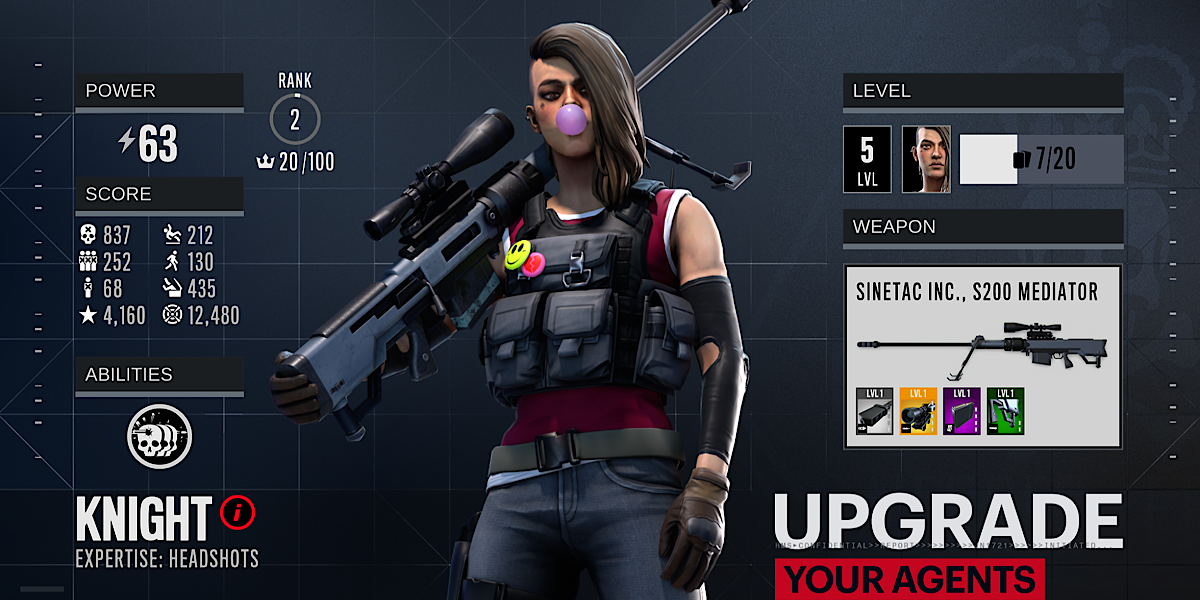Select the purple magazine attachment slot
Viewport: 1200px width, 600px height.
[x=962, y=412]
